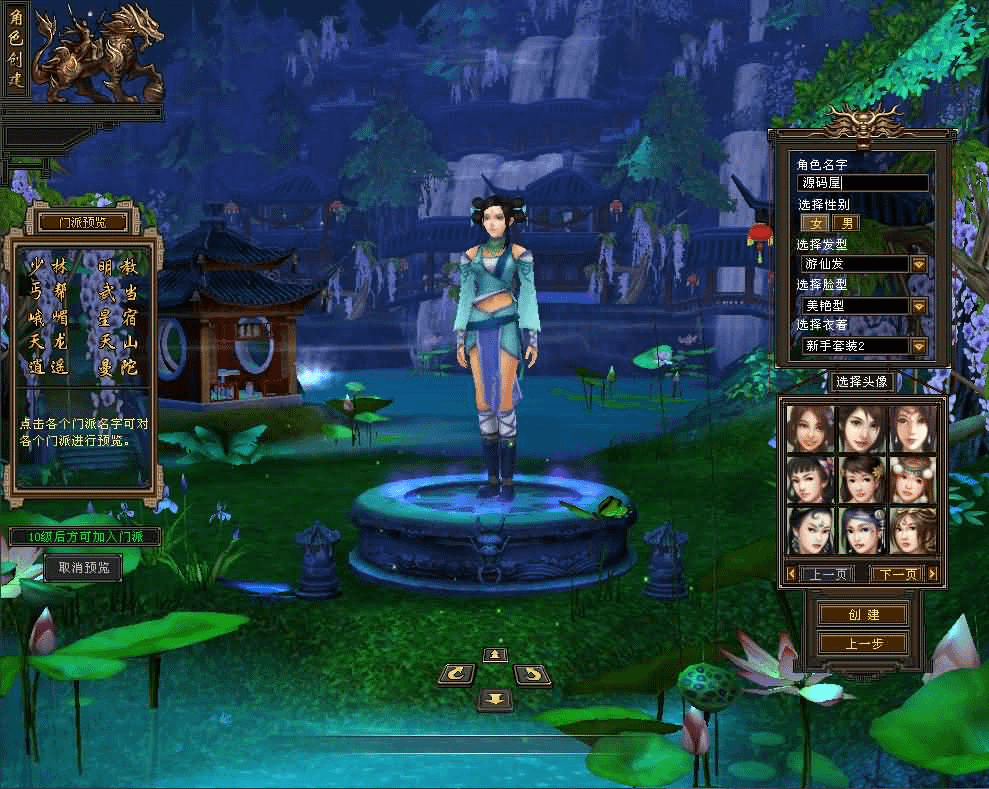This screenshot has width=989, height=789.
Task: Expand the 美艳型 face type dropdown
Action: (918, 305)
